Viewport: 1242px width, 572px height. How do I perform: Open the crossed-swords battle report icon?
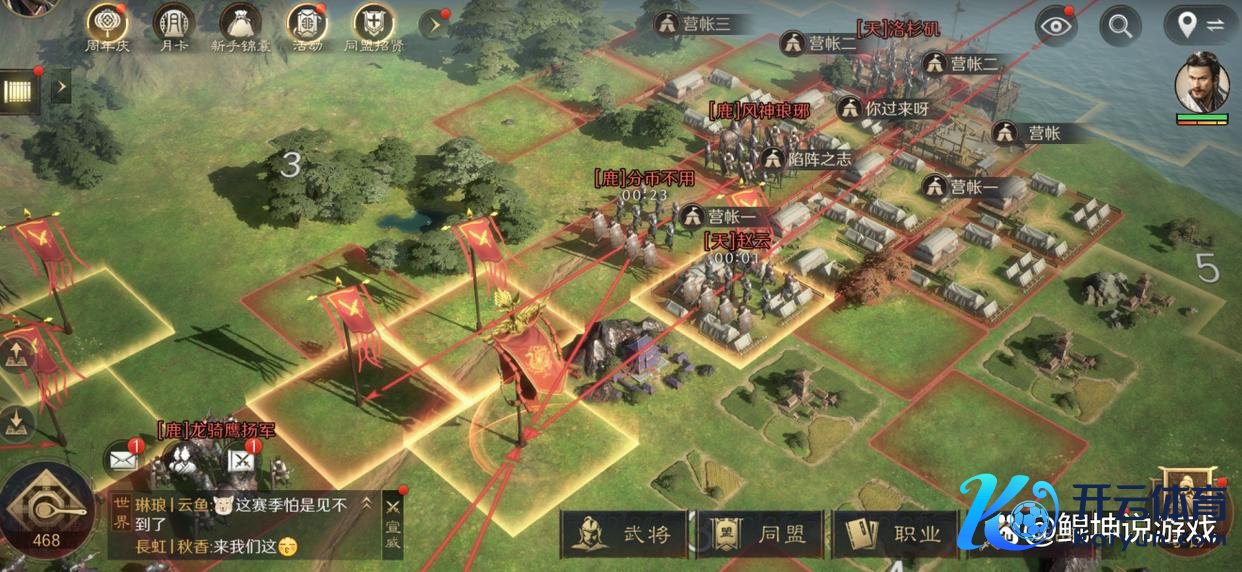click(242, 460)
